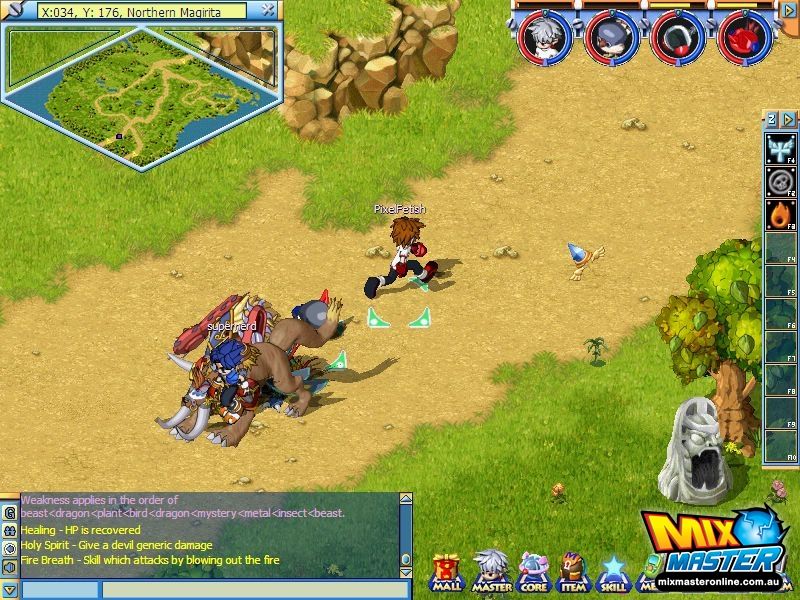Open the Core menu
The height and width of the screenshot is (600, 800).
533,572
